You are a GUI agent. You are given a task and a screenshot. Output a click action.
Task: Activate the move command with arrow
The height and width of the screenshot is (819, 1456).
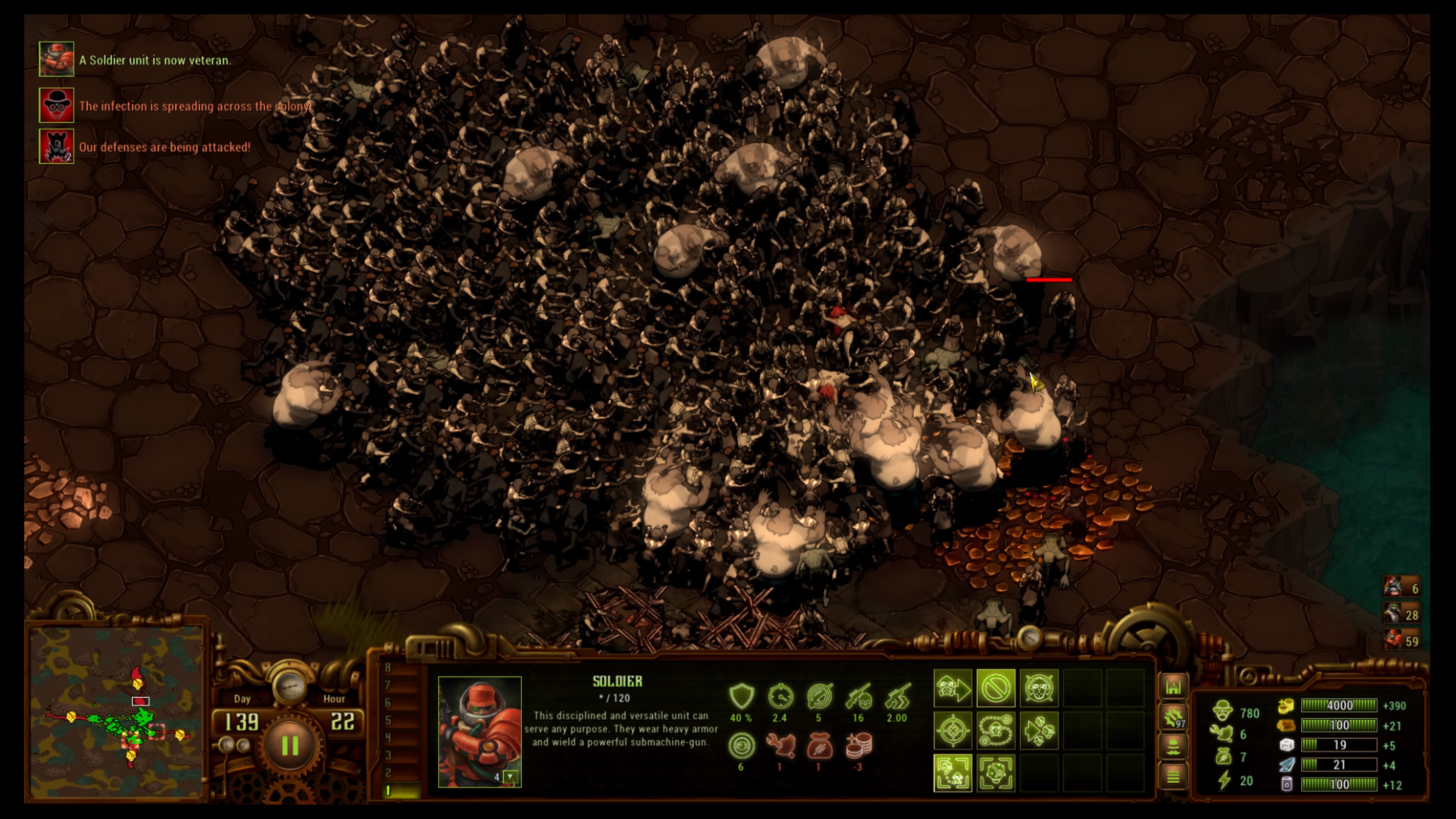pyautogui.click(x=953, y=689)
